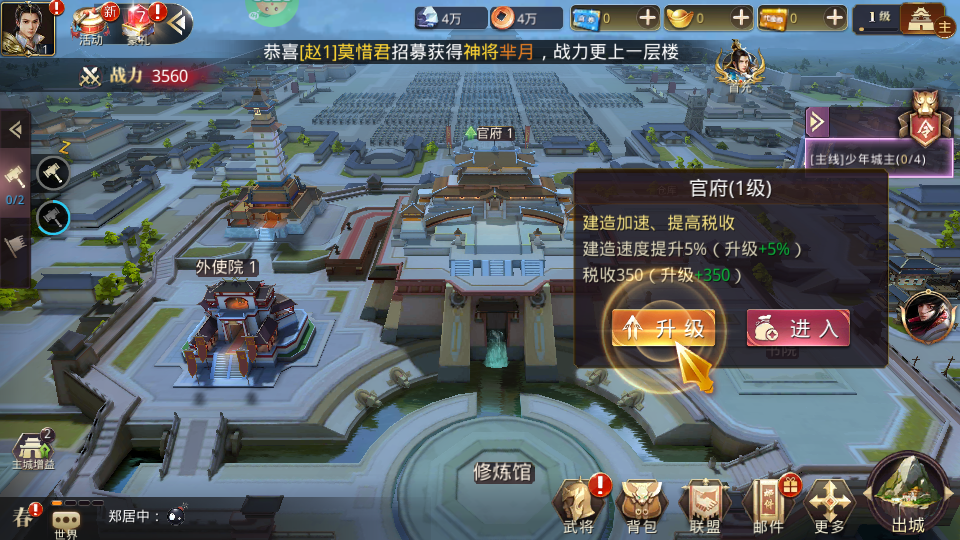
Task: Enter the building via 进入 button
Action: pos(798,328)
